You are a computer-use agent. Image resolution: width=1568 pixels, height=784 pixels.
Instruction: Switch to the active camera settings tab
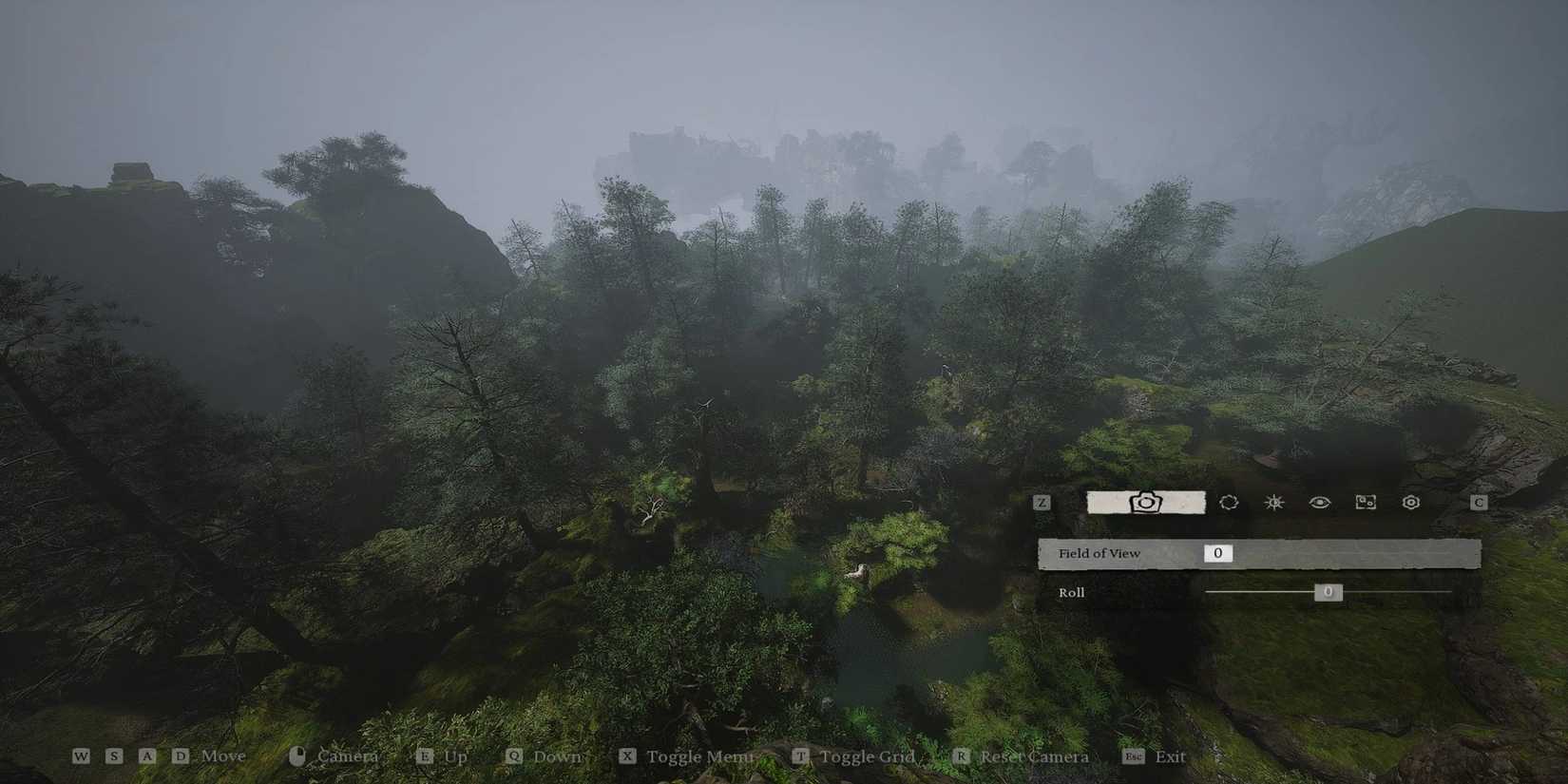[x=1145, y=502]
